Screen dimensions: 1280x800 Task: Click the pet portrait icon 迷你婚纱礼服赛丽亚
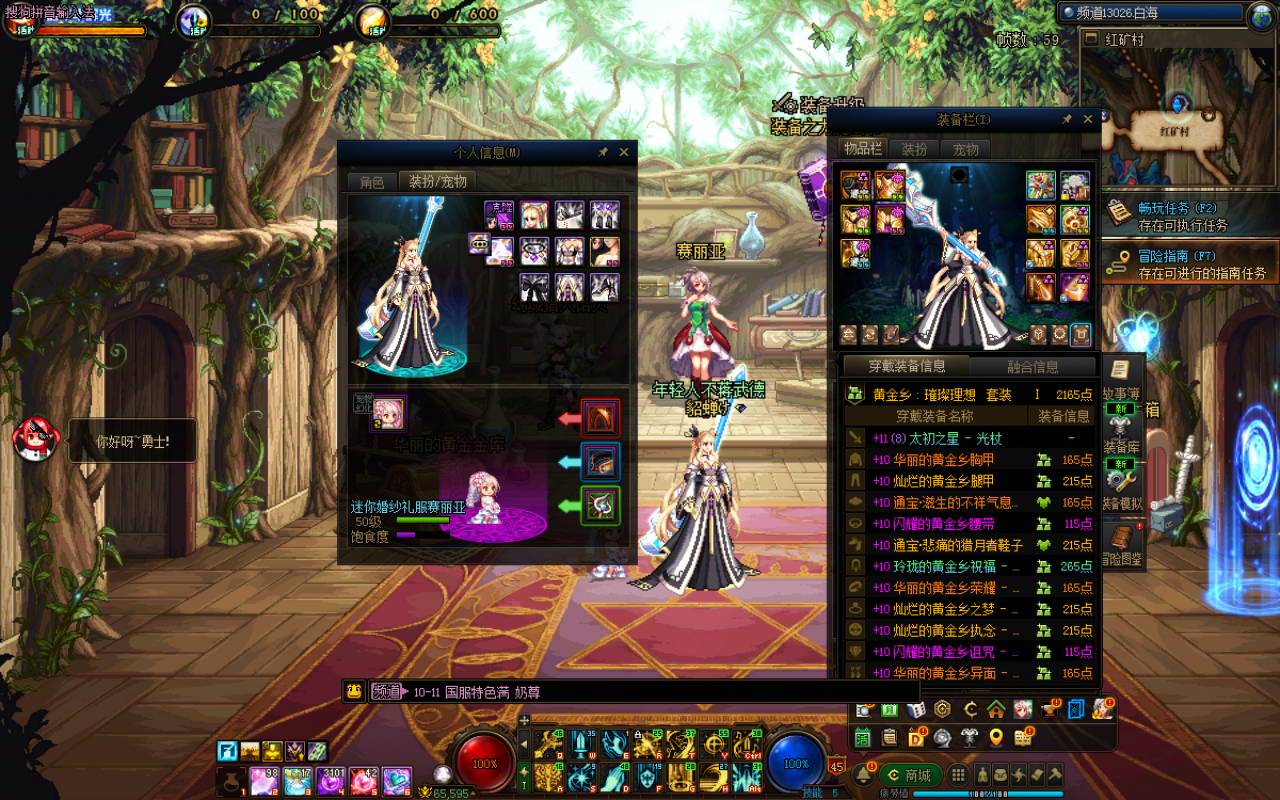pyautogui.click(x=389, y=411)
